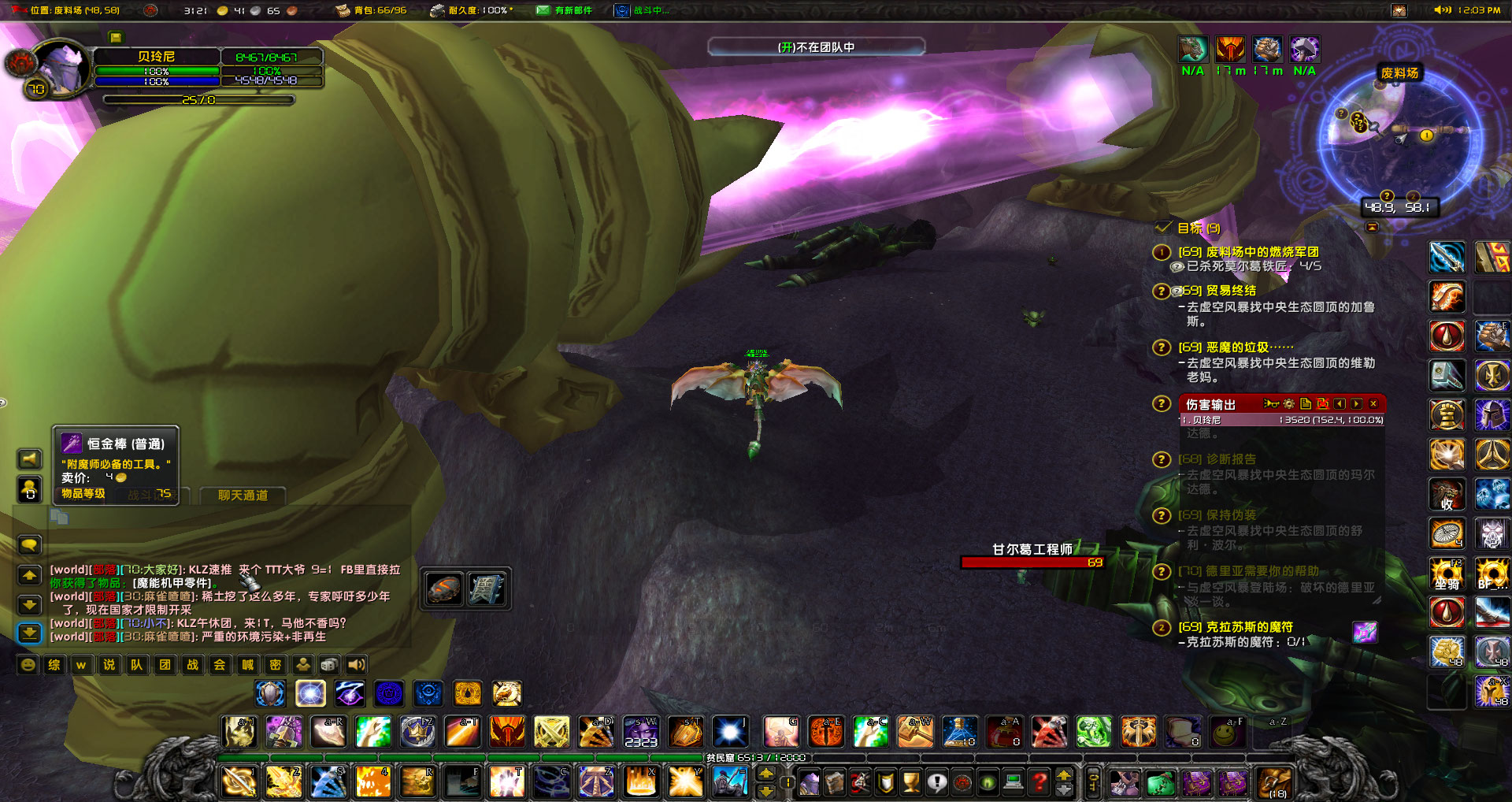
Task: Open the damage meter gear settings
Action: click(x=1288, y=403)
